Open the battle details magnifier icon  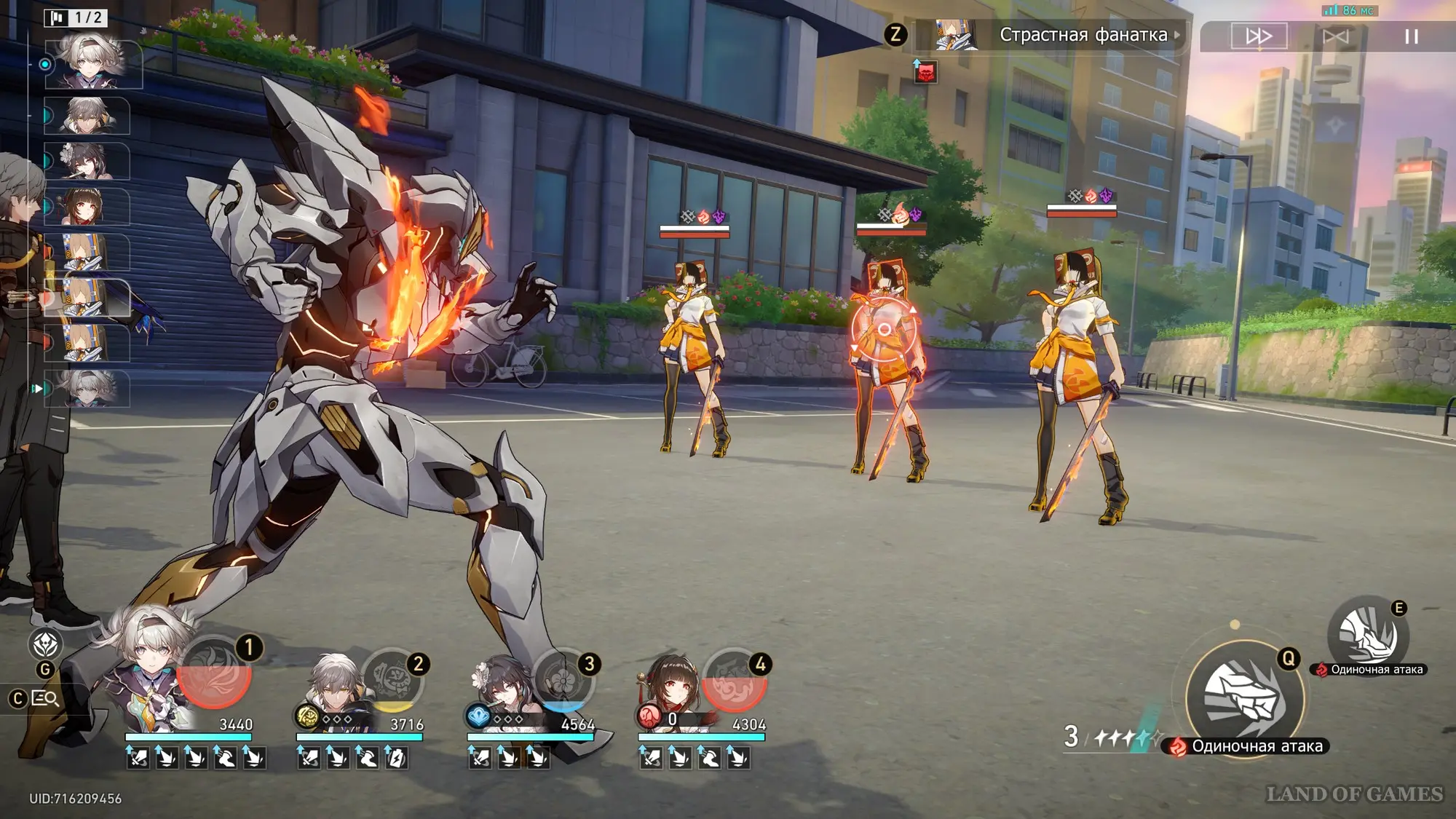(46, 699)
